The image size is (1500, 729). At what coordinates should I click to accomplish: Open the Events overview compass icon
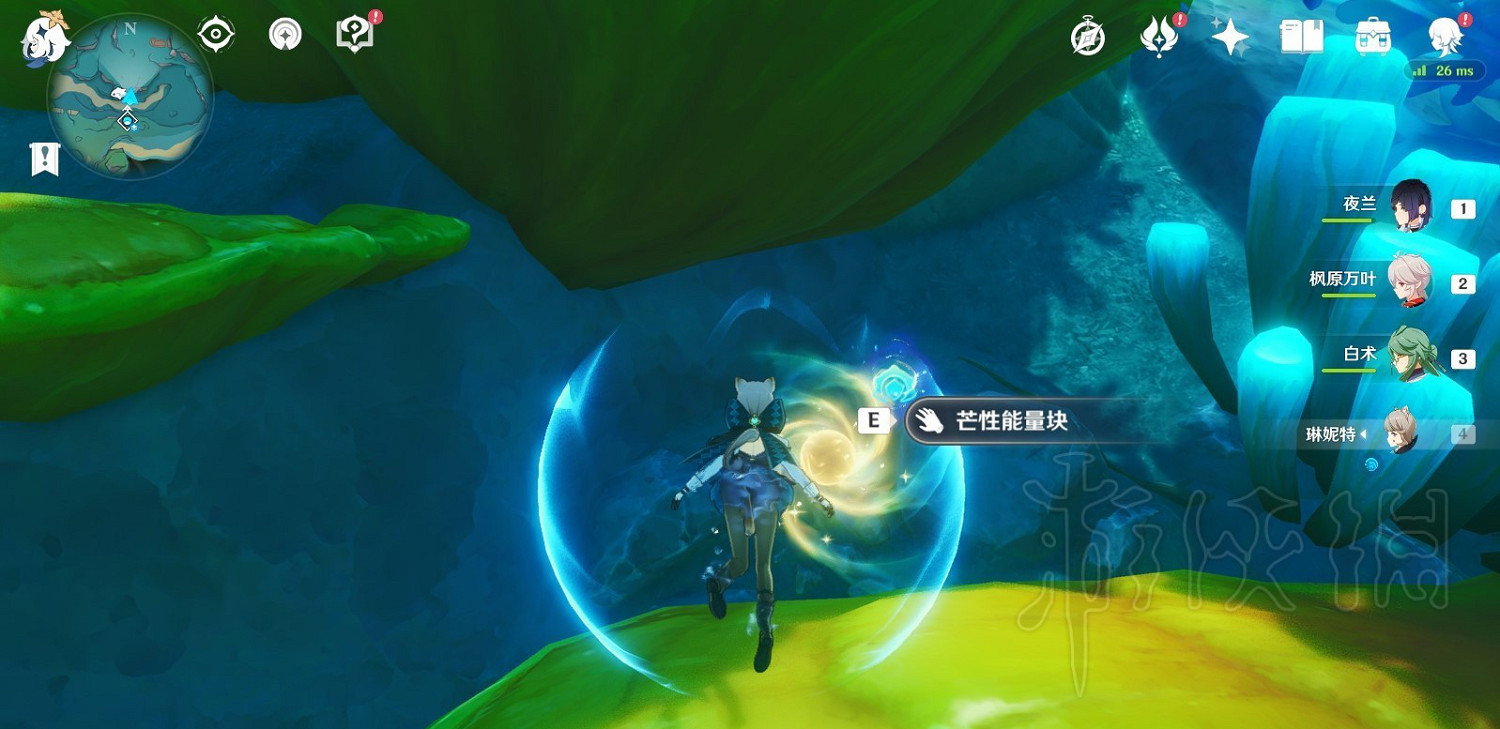point(1086,37)
